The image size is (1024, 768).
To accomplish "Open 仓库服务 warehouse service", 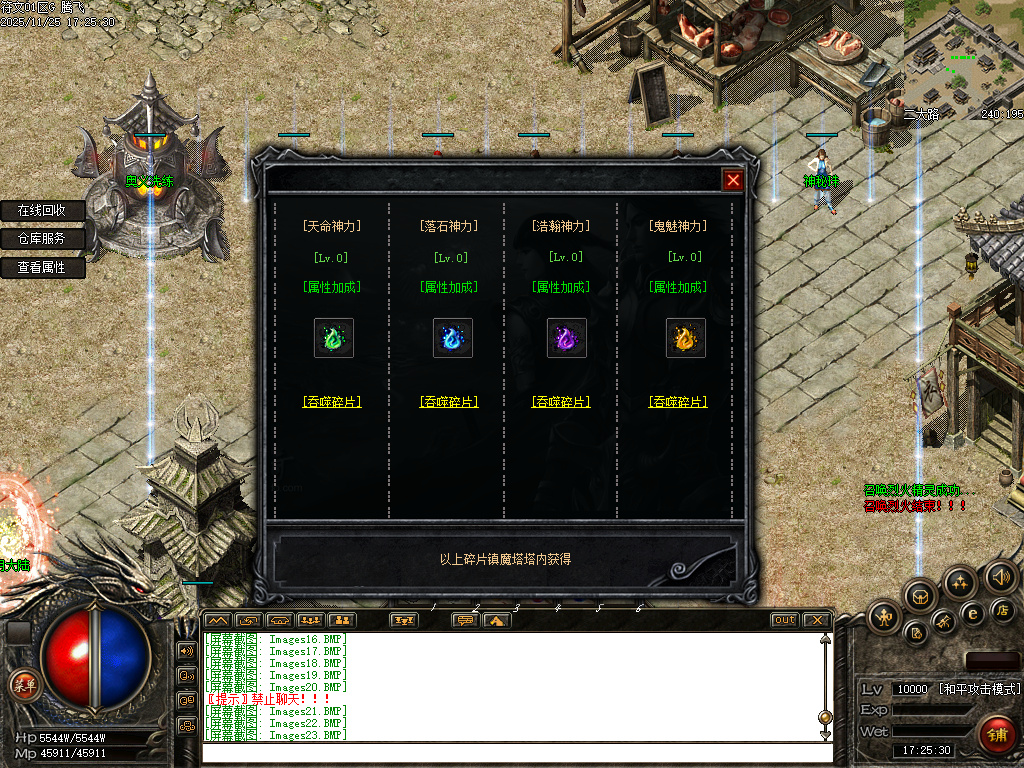I will coord(42,239).
